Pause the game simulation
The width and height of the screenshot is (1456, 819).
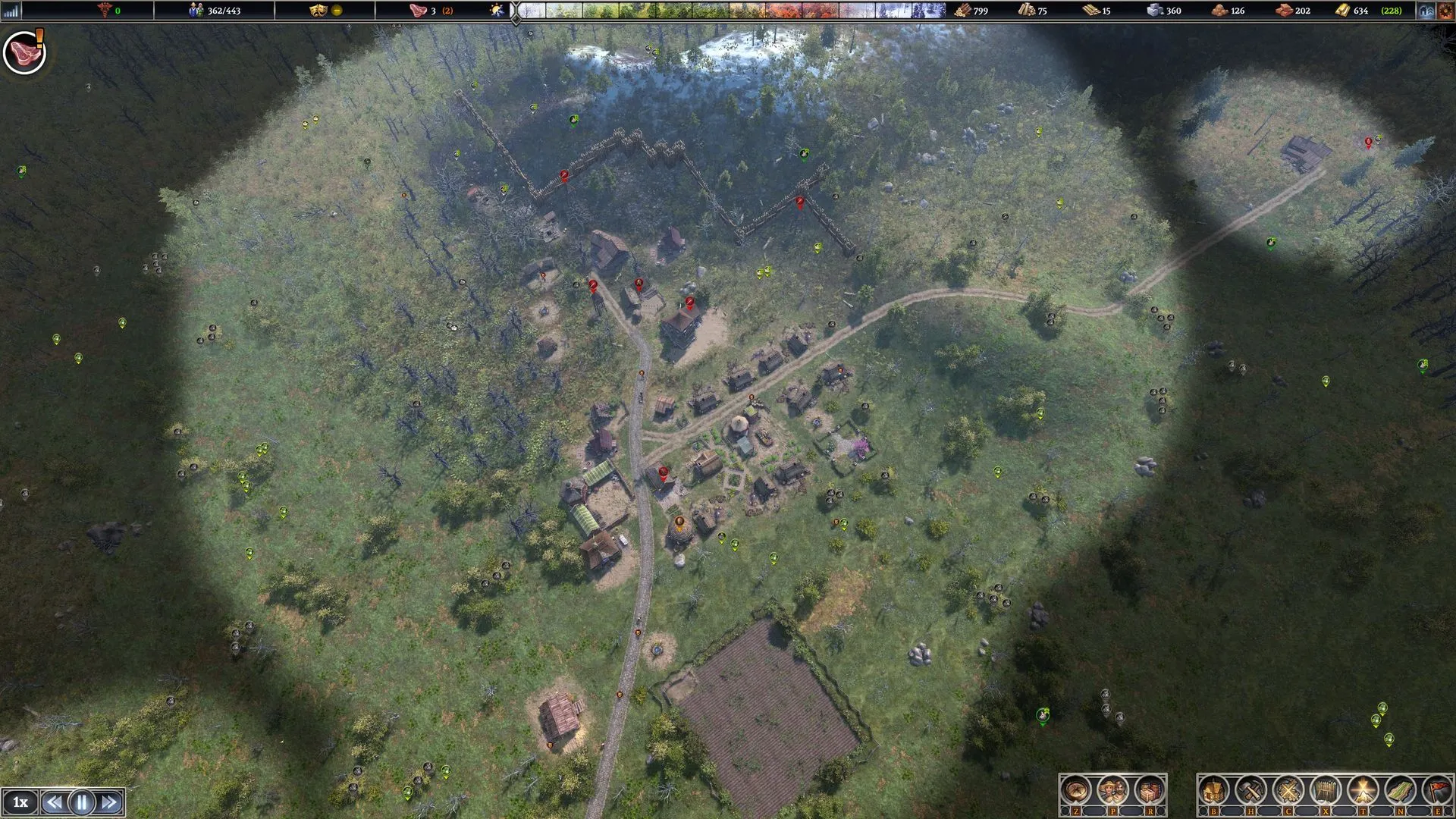[82, 802]
